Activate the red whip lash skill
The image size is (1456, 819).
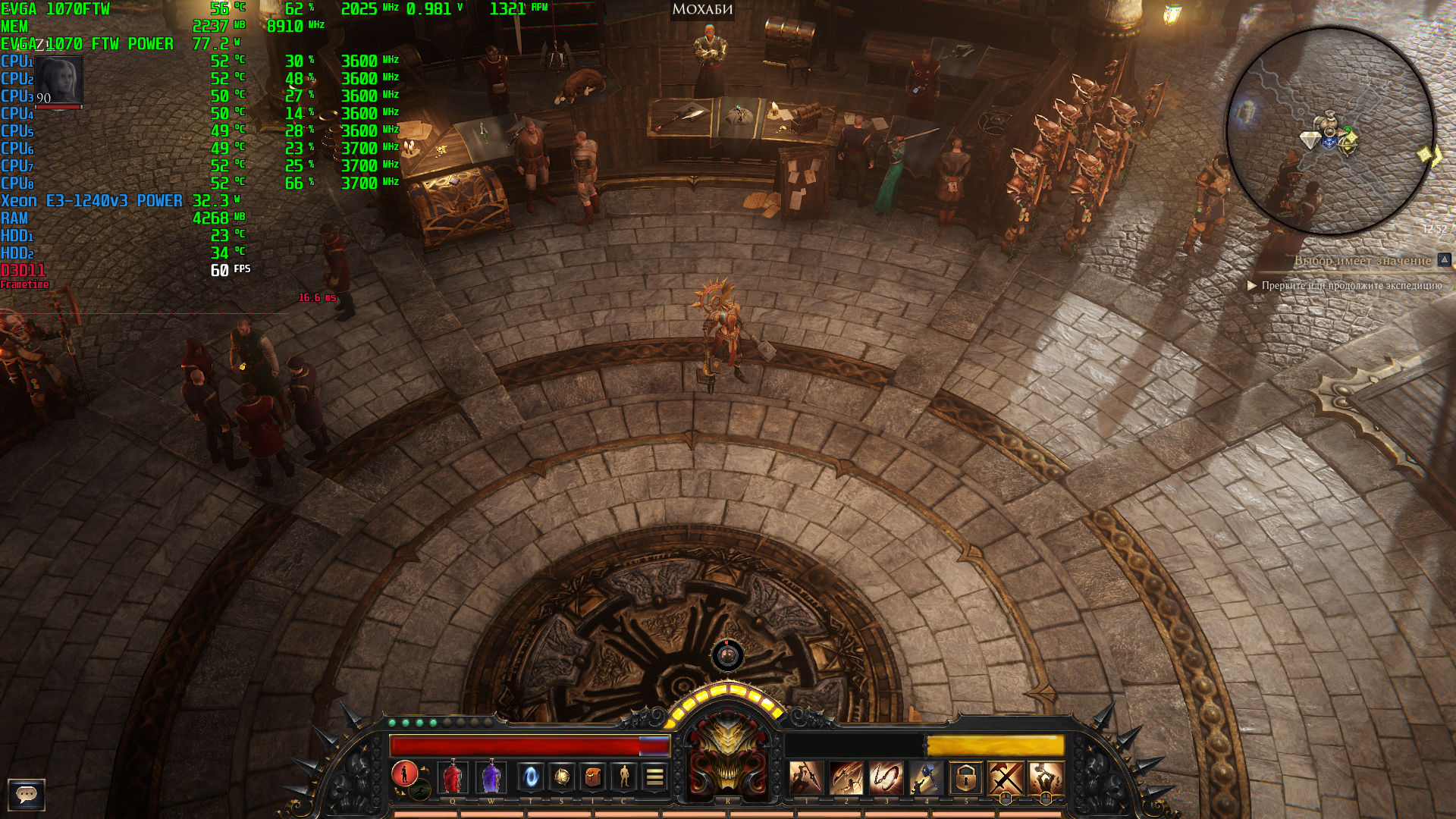tap(886, 778)
